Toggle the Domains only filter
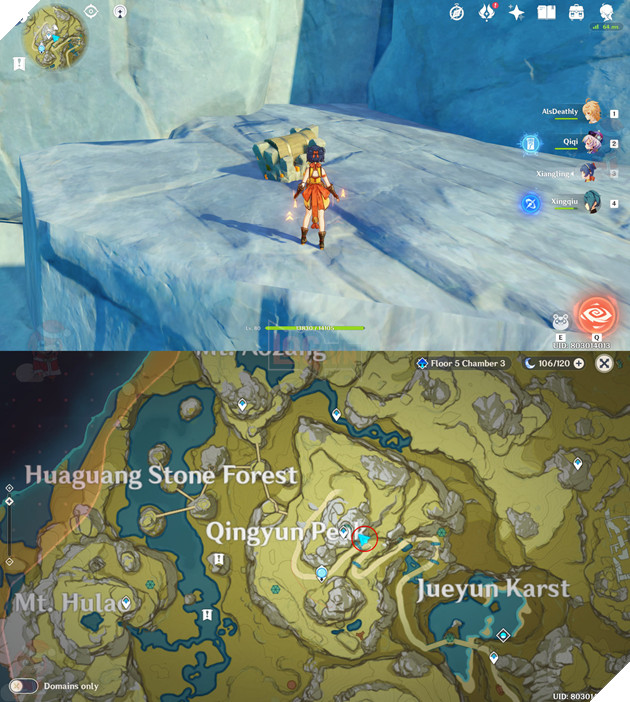630x702 pixels. [23, 686]
